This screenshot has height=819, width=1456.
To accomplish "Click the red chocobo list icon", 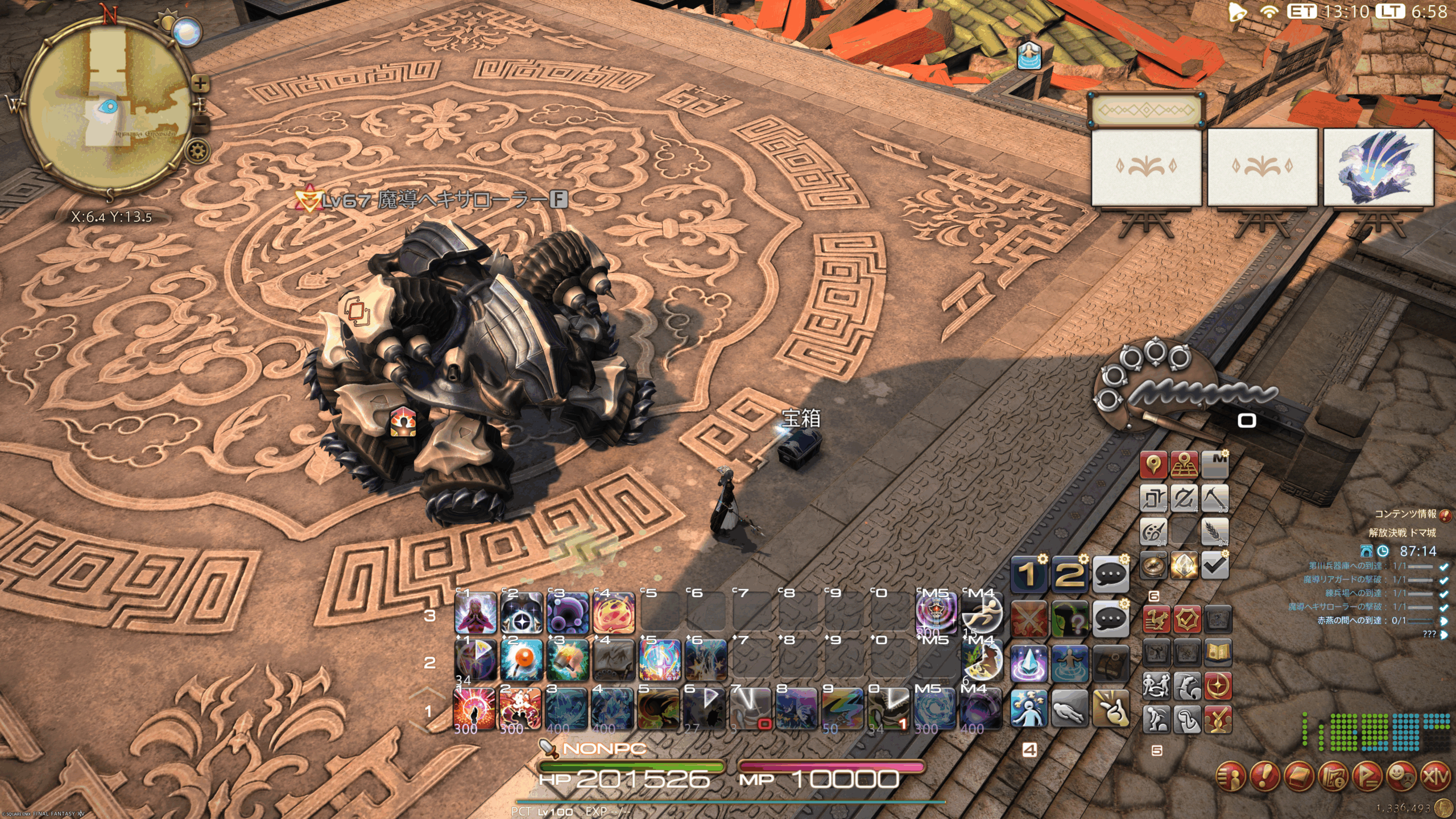I will pyautogui.click(x=1156, y=619).
